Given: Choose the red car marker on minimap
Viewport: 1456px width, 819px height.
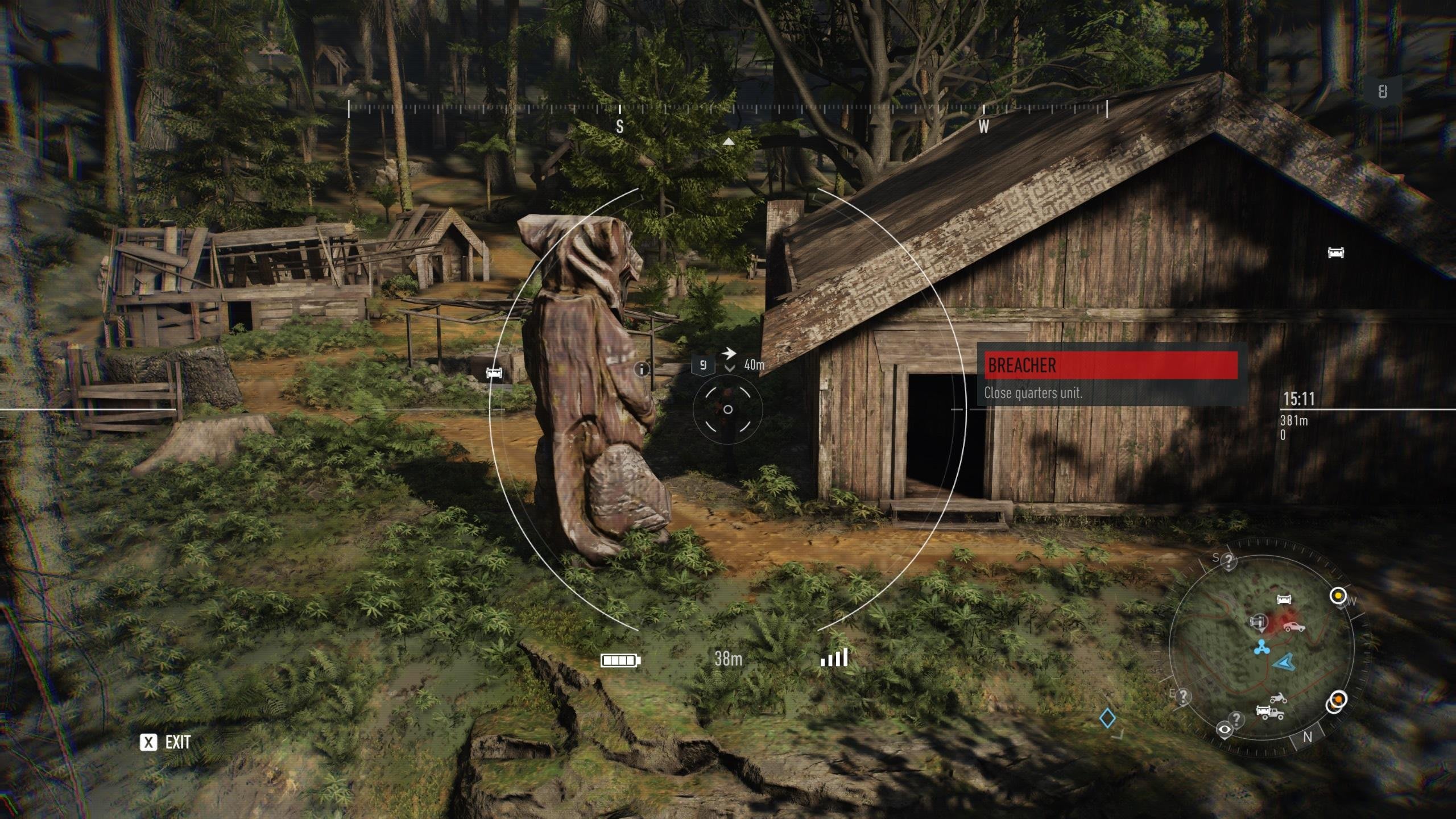Looking at the screenshot, I should pos(1293,627).
